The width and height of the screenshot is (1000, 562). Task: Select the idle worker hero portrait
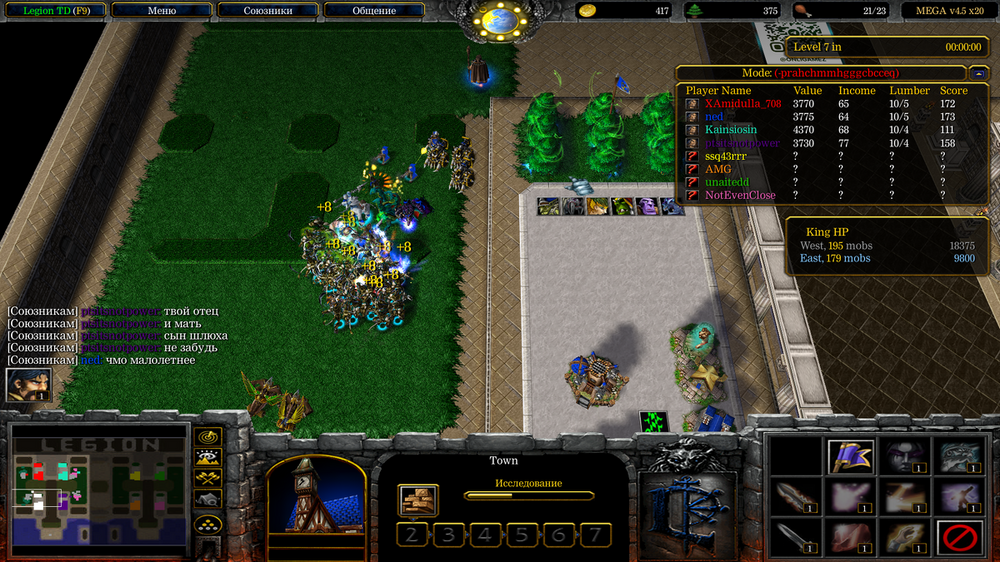28,385
